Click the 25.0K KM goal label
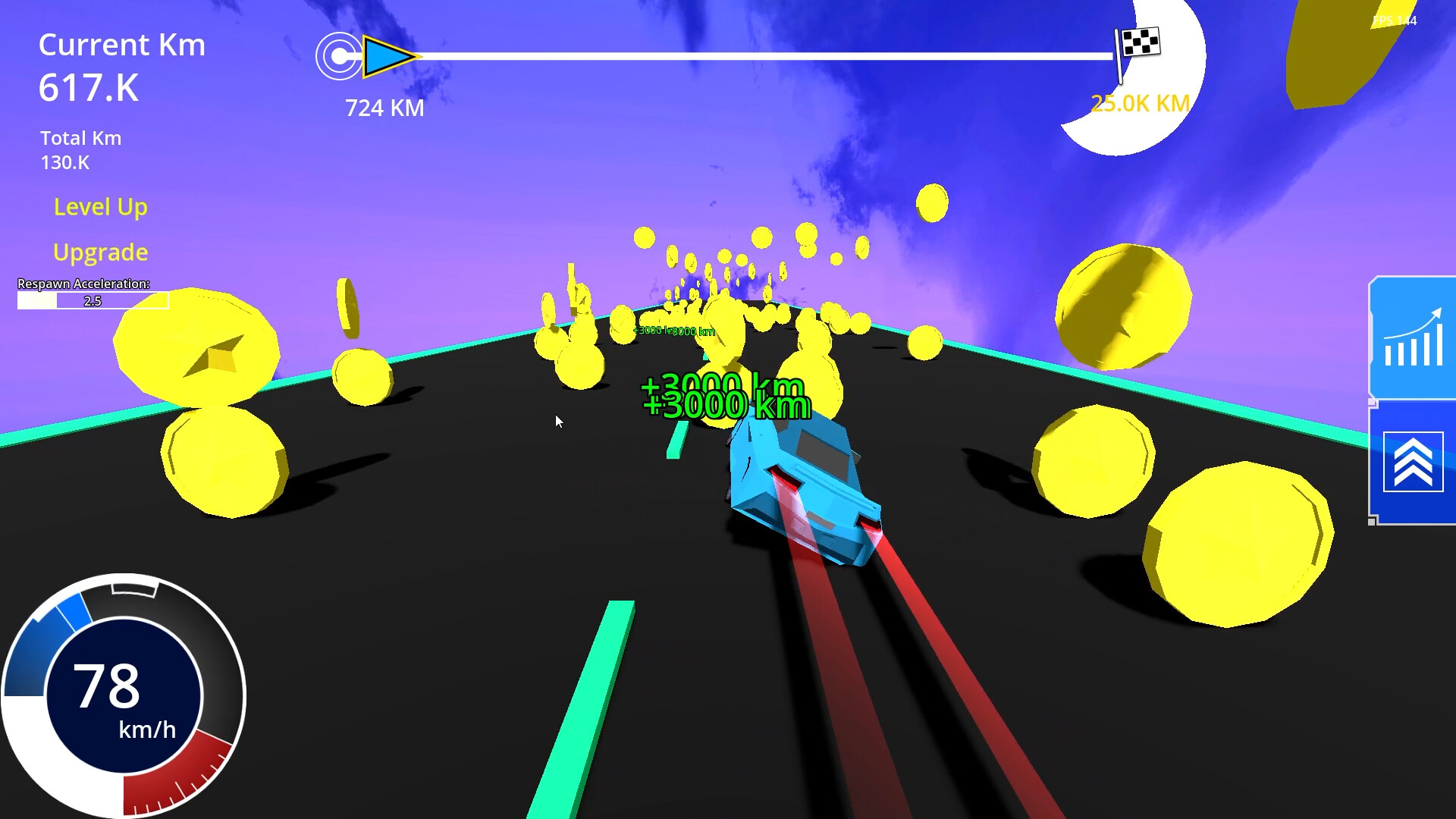 pos(1139,102)
